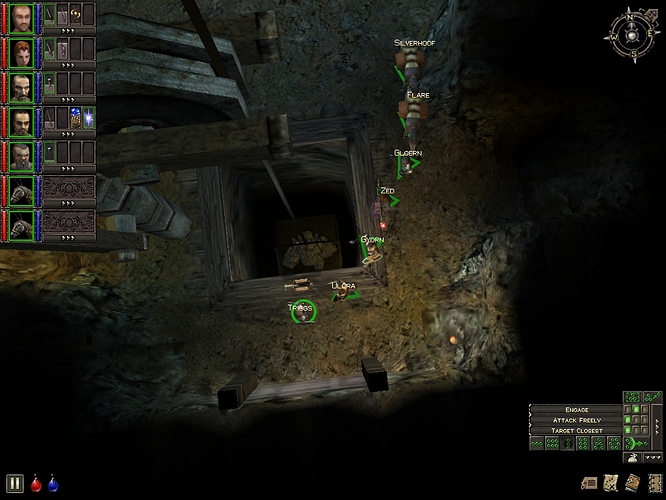This screenshot has height=500, width=666.
Task: Activate the glowing blue spell slot
Action: click(89, 118)
